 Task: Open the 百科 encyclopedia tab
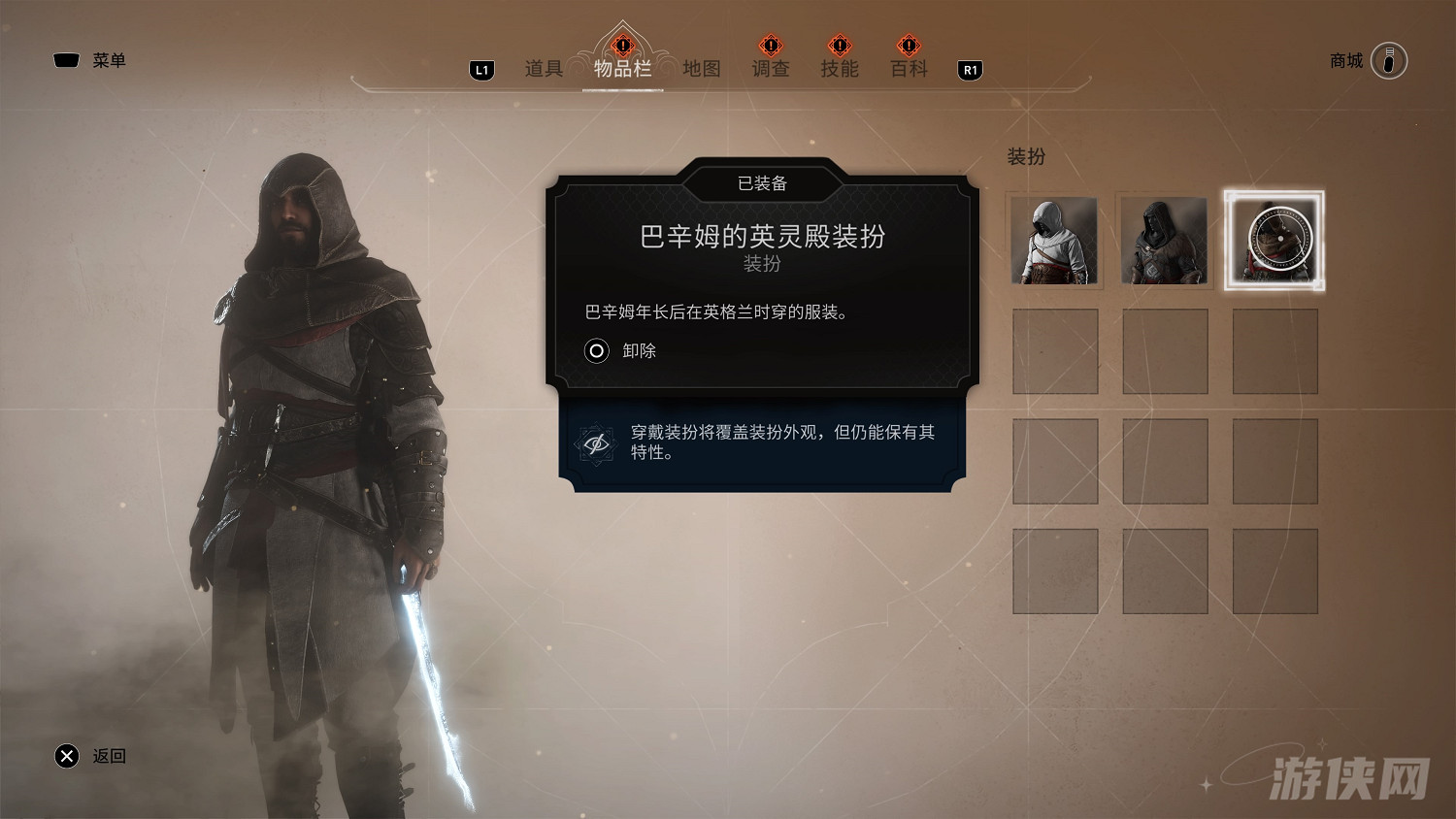908,69
